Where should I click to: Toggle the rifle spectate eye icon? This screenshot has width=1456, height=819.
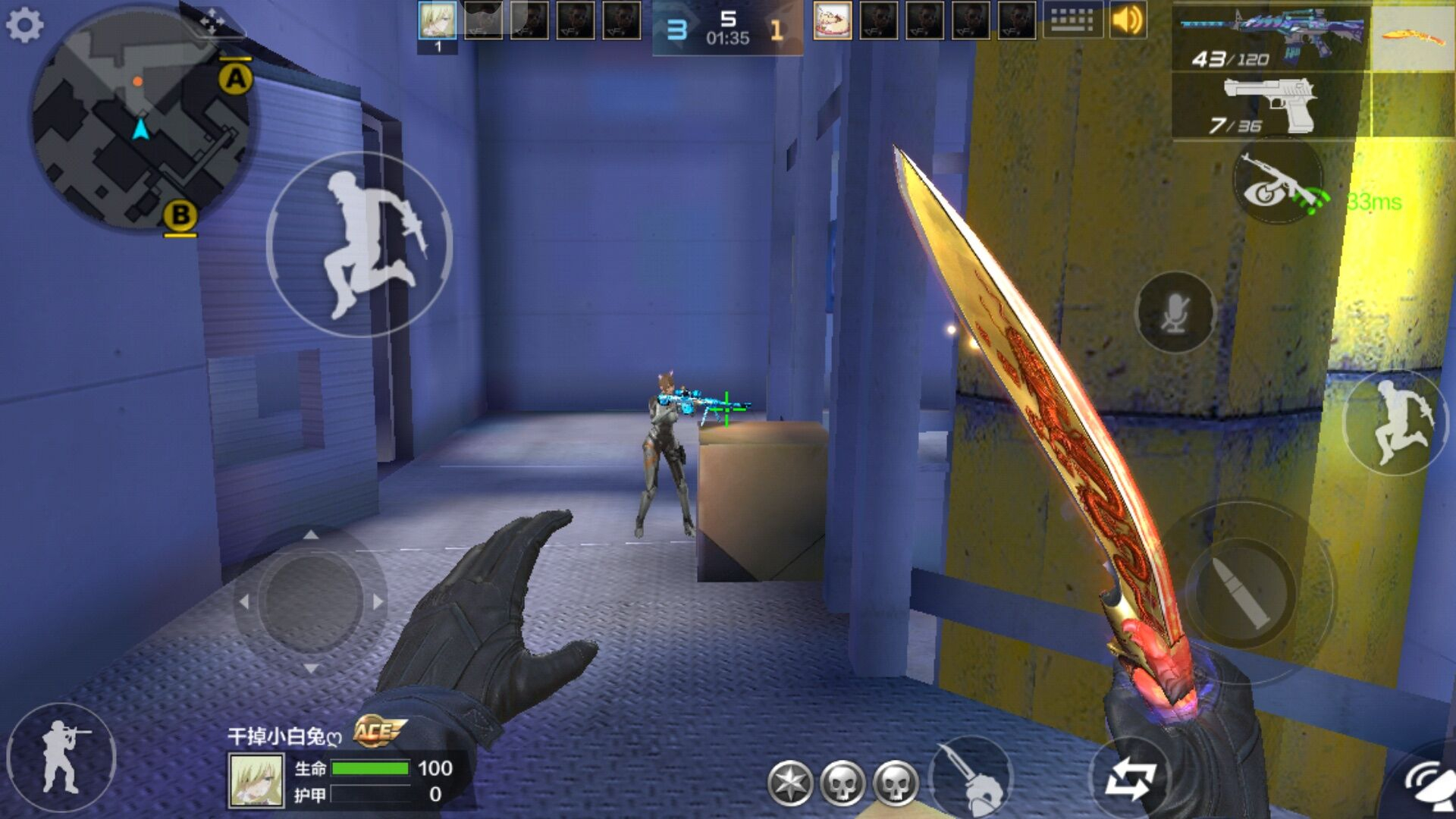point(1278,182)
